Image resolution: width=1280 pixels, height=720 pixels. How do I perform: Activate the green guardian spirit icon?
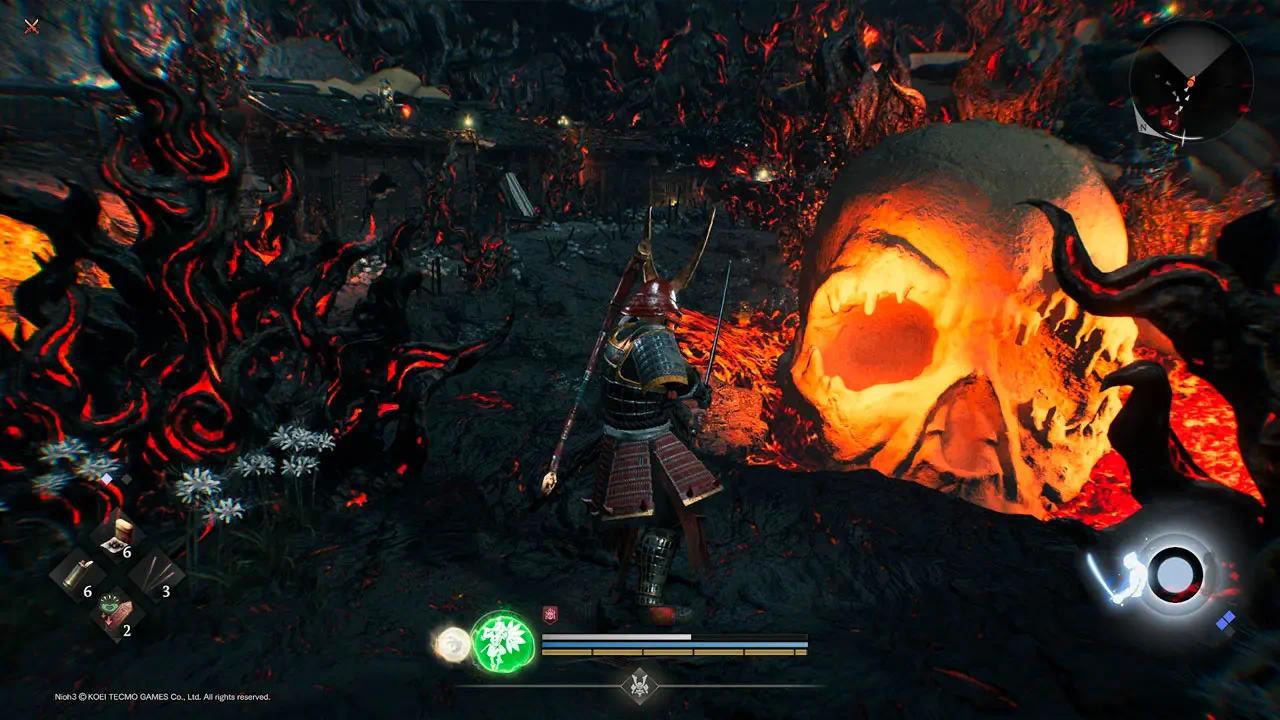click(x=502, y=642)
